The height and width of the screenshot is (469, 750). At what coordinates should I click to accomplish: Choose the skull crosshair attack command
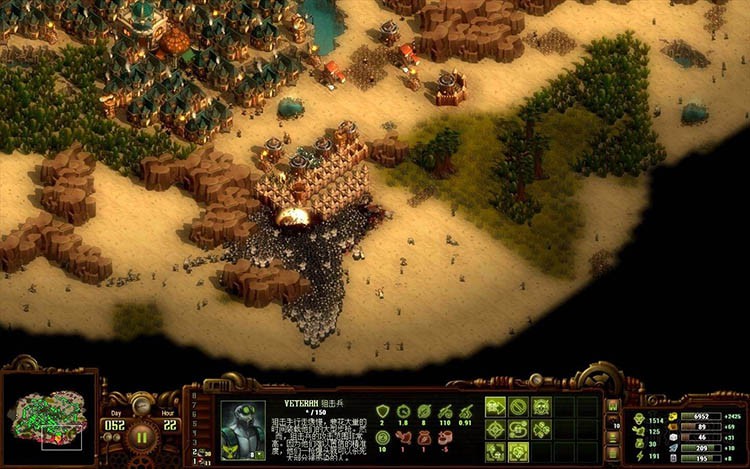pos(541,407)
